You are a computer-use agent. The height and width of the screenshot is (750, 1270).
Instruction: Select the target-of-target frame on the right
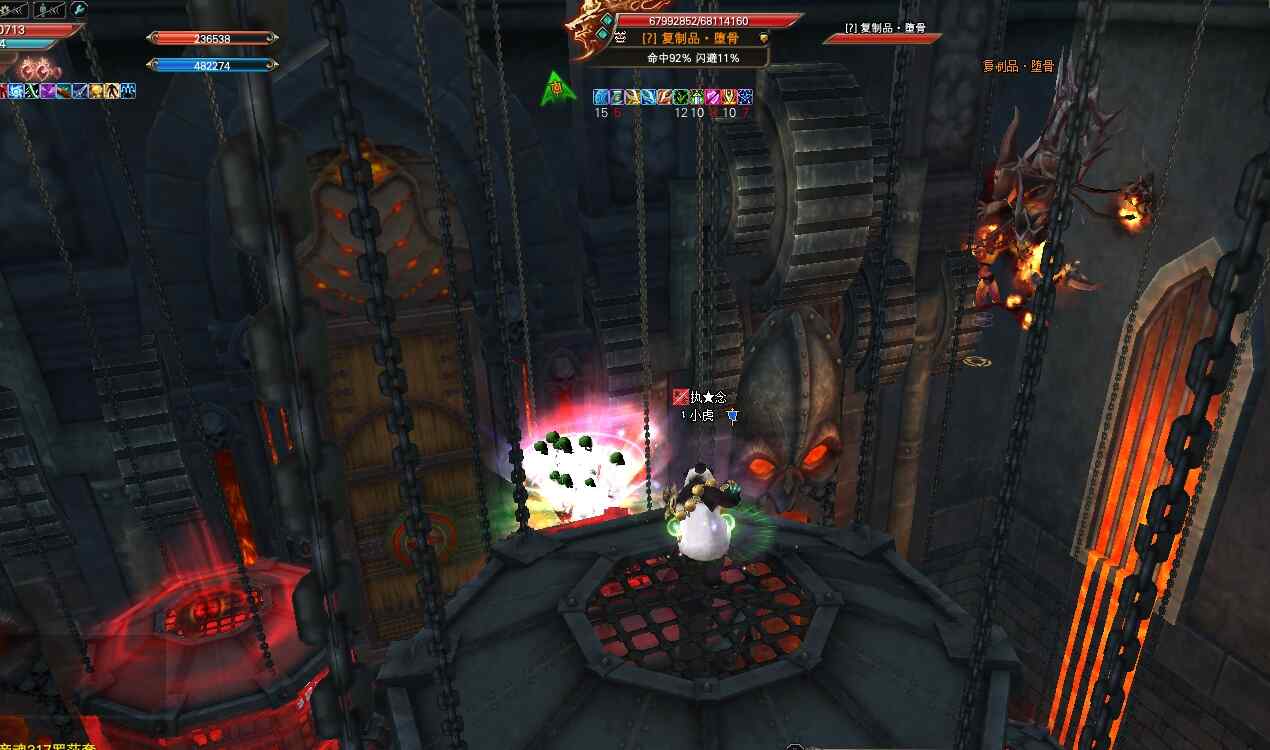(x=881, y=33)
